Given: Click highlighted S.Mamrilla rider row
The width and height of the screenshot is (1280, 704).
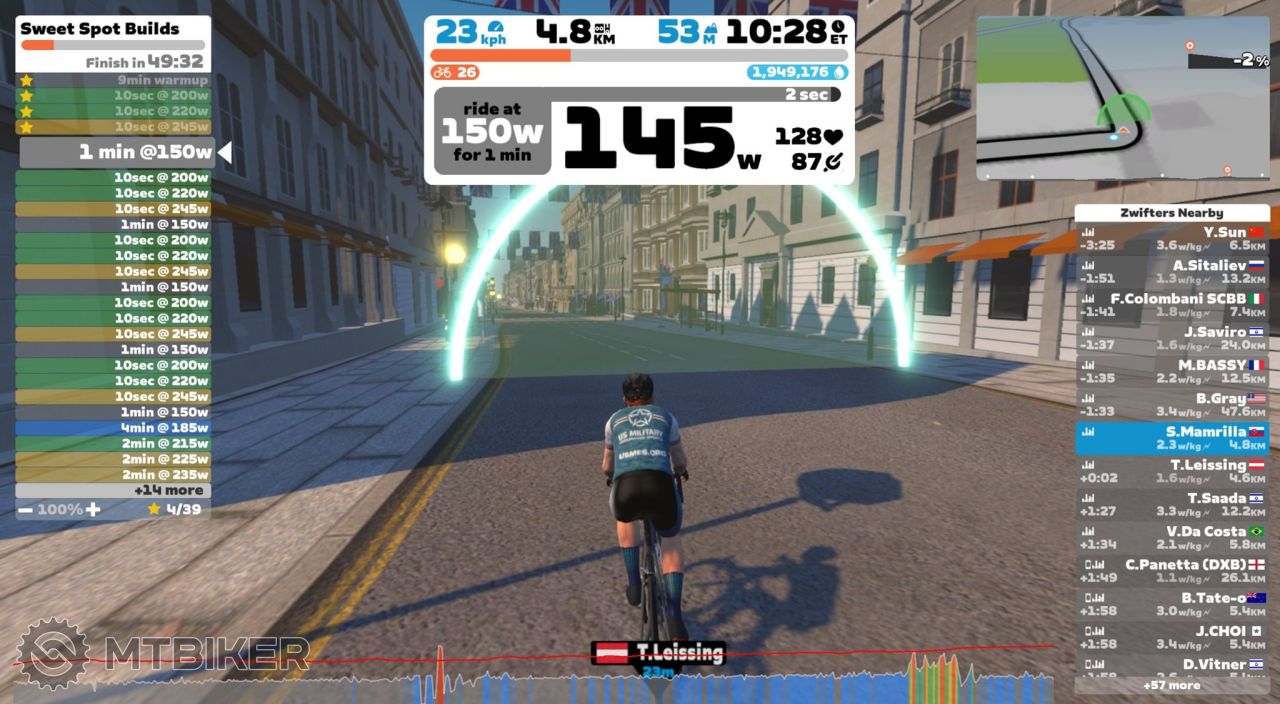Looking at the screenshot, I should [1172, 438].
